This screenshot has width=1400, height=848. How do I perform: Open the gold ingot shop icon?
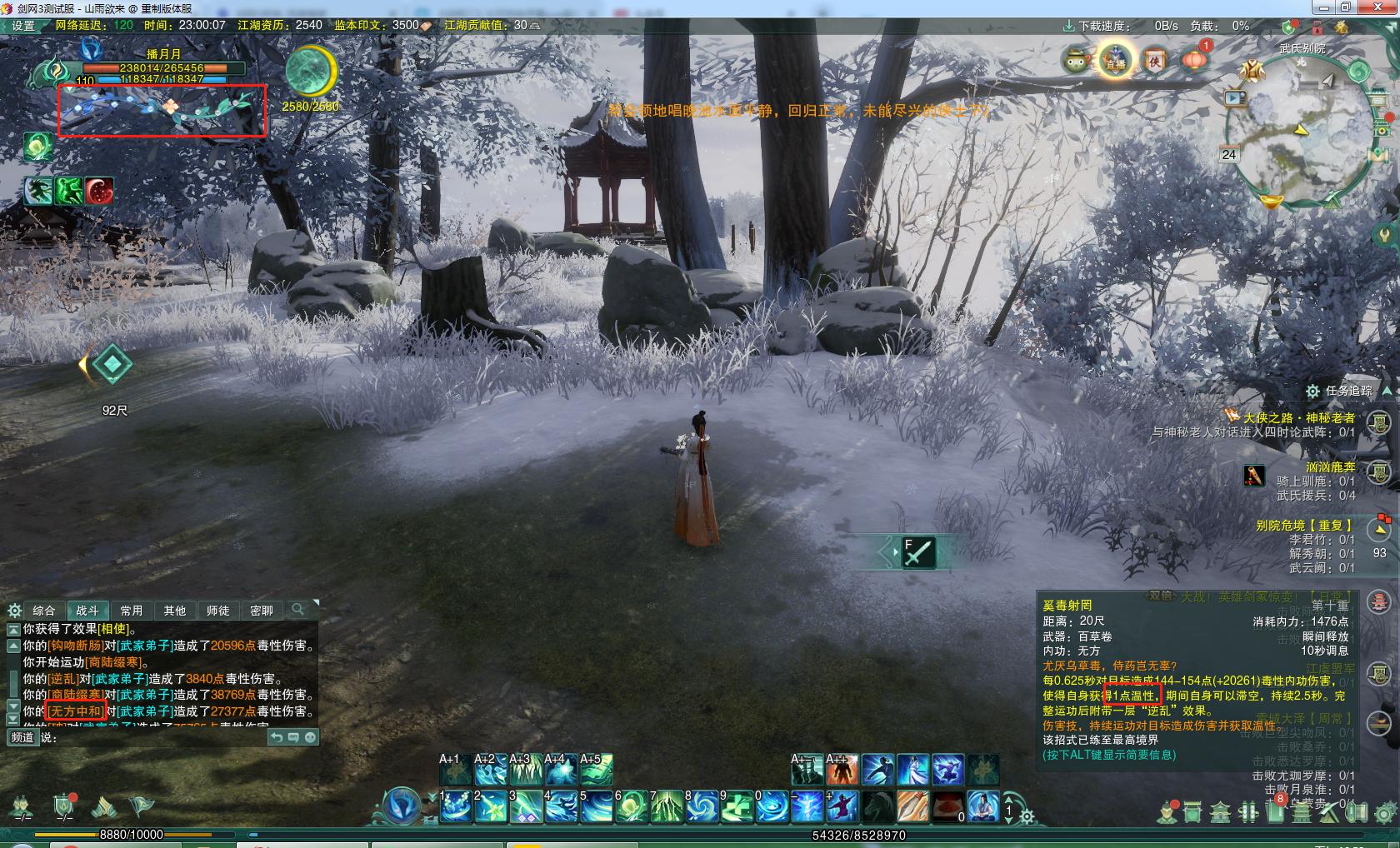click(x=1271, y=202)
